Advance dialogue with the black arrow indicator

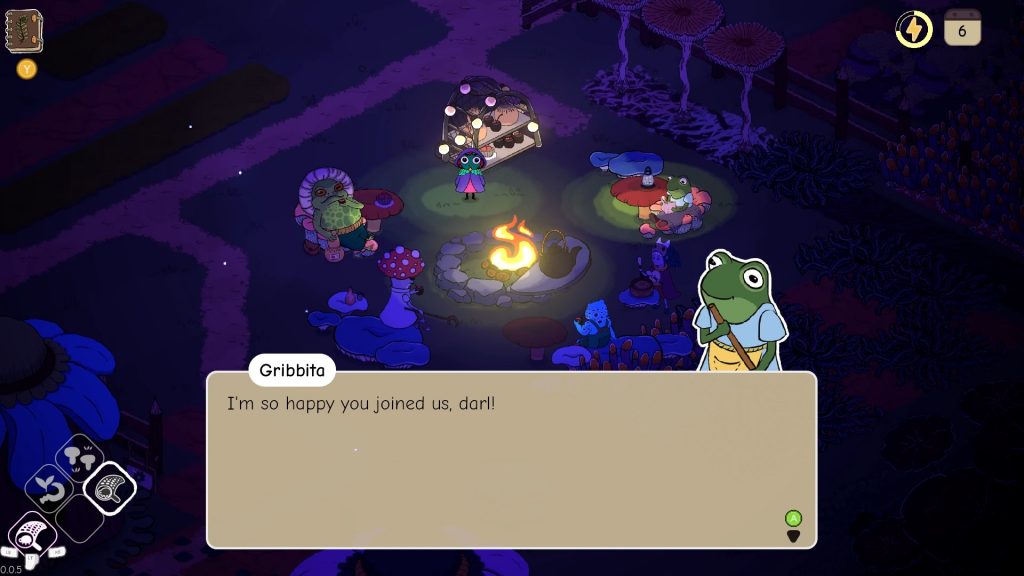click(793, 536)
